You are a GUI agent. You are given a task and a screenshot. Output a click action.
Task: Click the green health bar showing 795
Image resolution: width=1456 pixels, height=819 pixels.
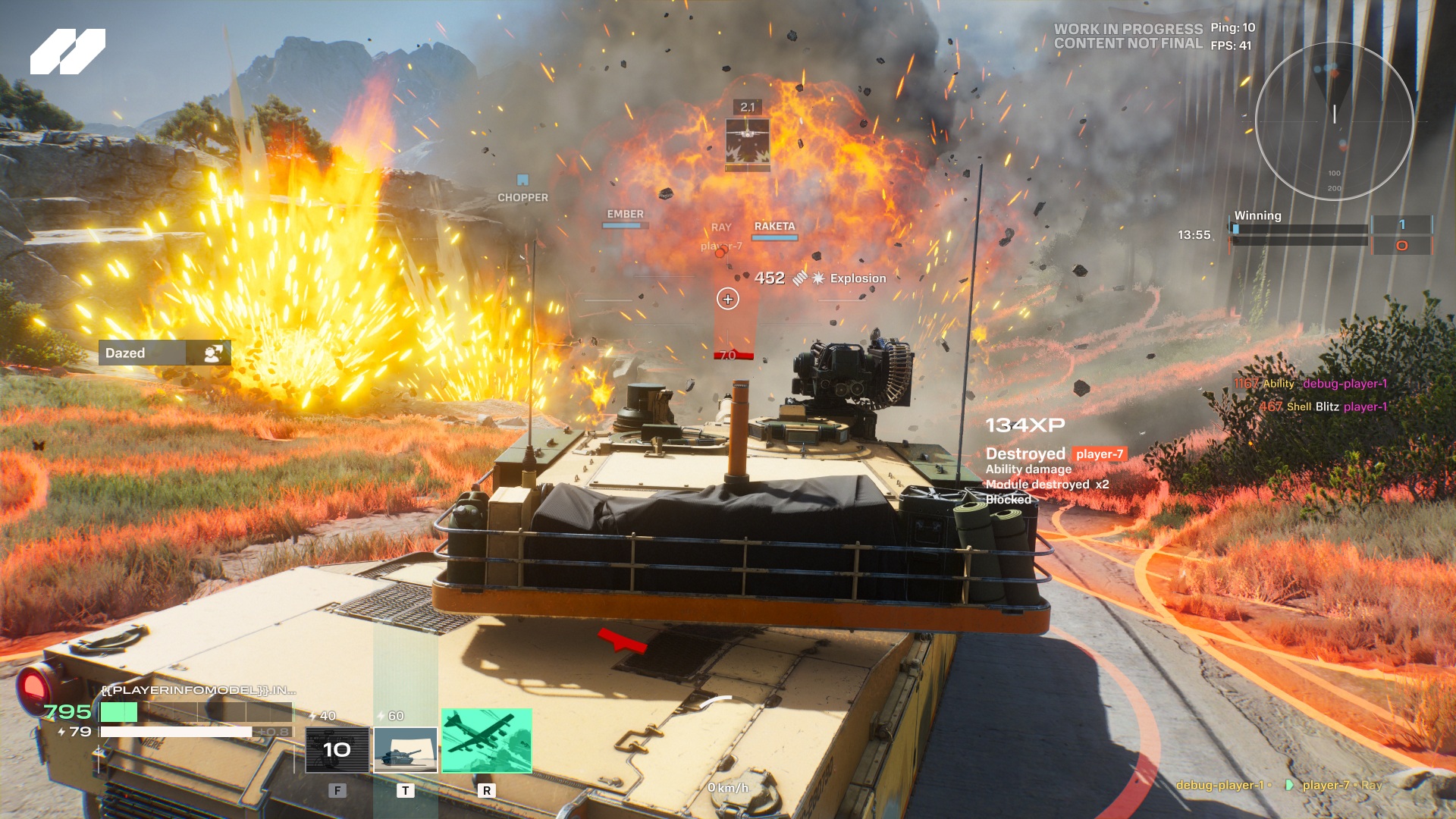118,714
